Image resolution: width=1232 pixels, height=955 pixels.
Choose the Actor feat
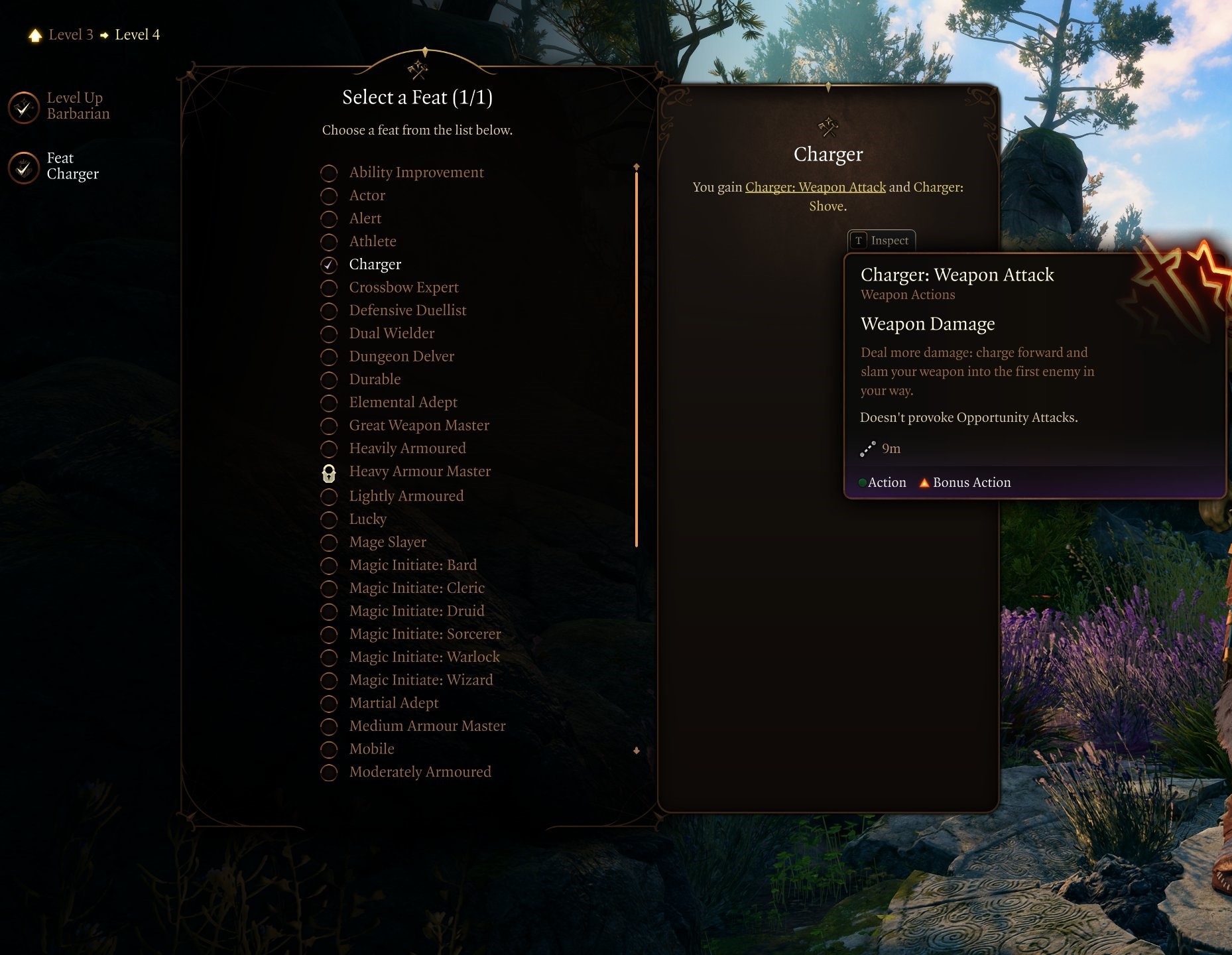click(367, 196)
